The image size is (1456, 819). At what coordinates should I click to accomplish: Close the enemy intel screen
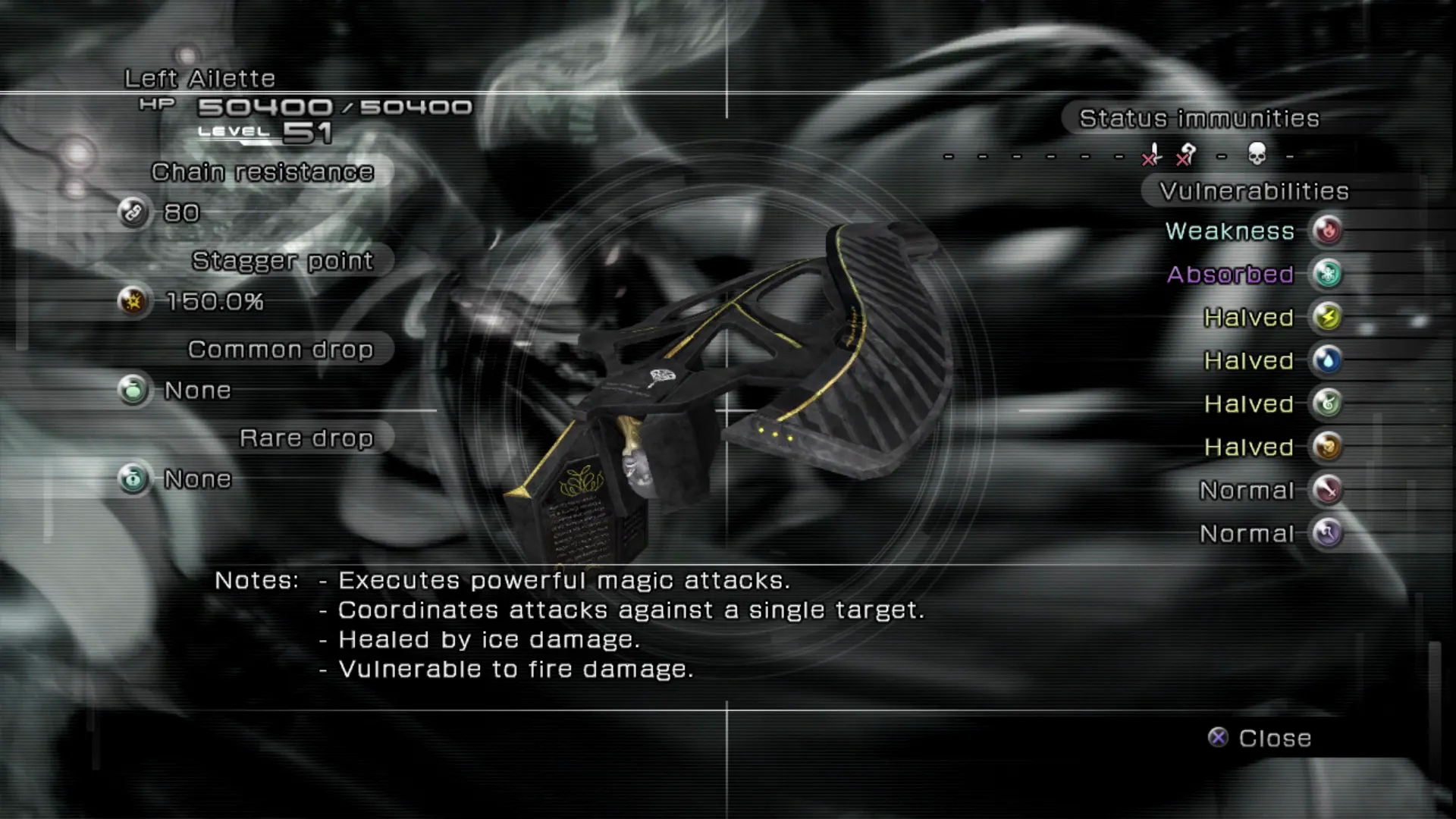pyautogui.click(x=1260, y=738)
